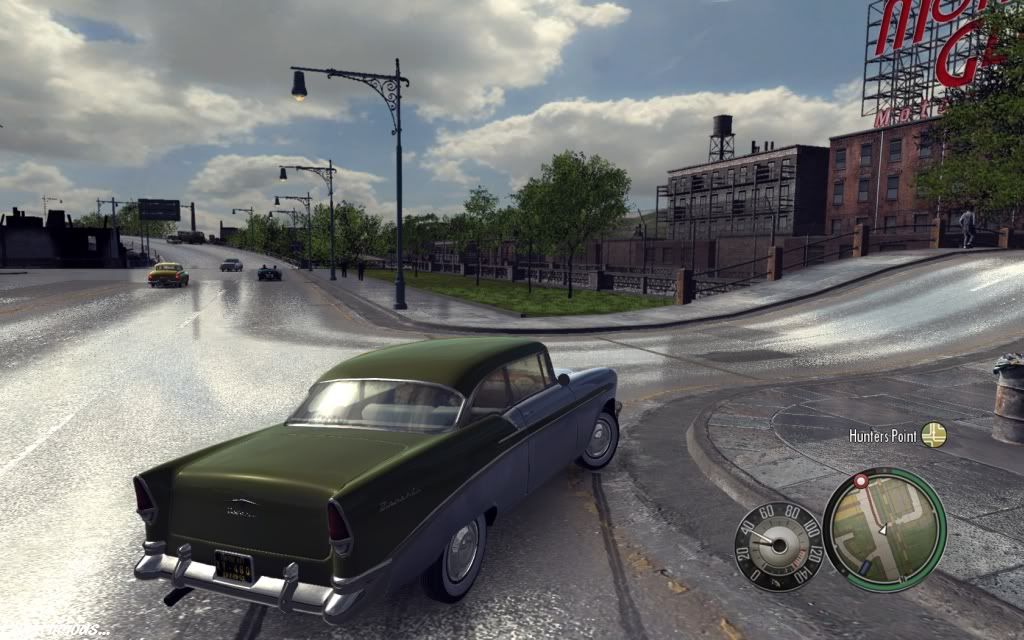This screenshot has width=1024, height=640.
Task: Select the red objective marker on minimap
Action: coord(860,481)
